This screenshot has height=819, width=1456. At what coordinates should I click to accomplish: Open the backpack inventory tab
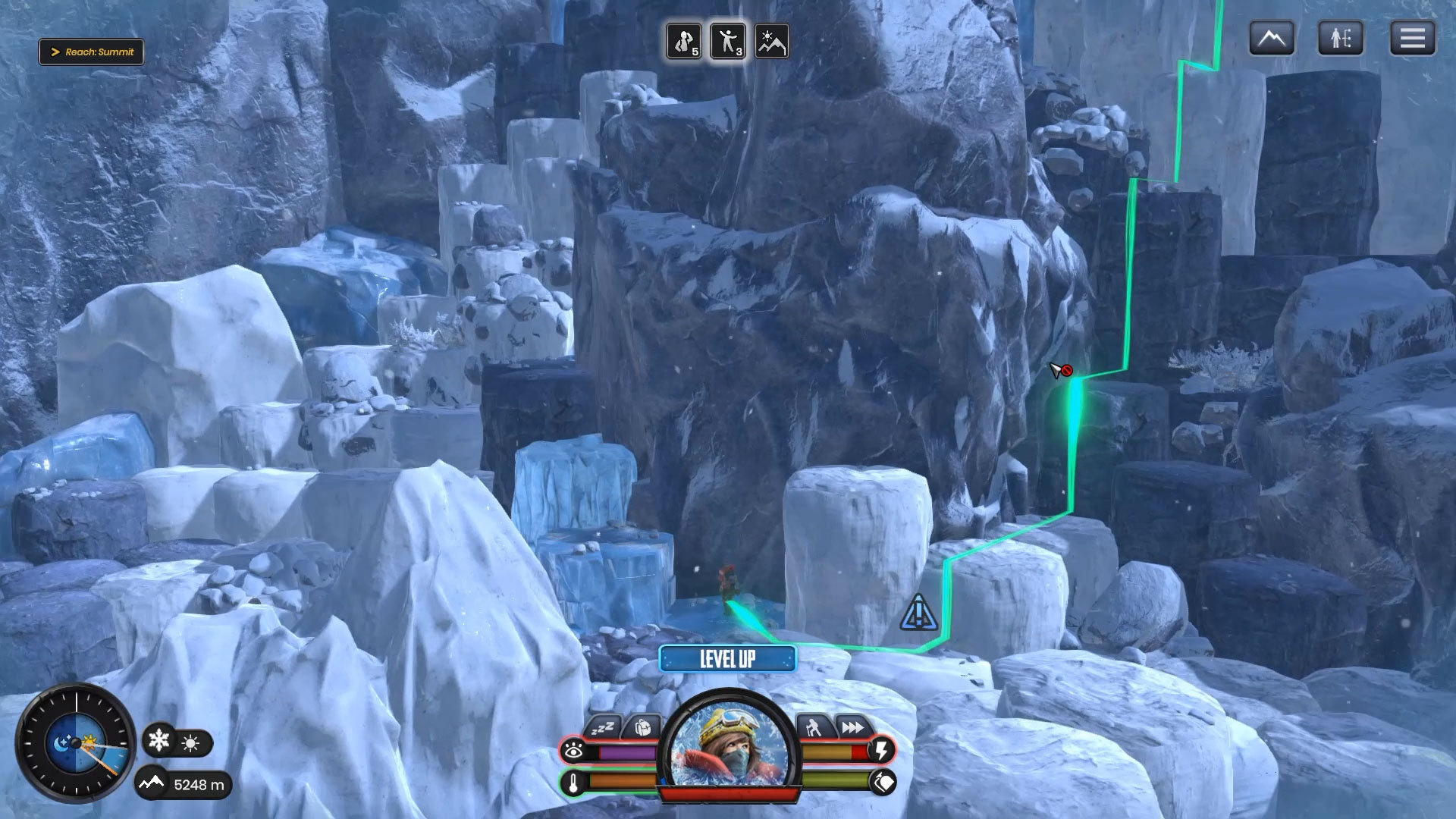(642, 728)
